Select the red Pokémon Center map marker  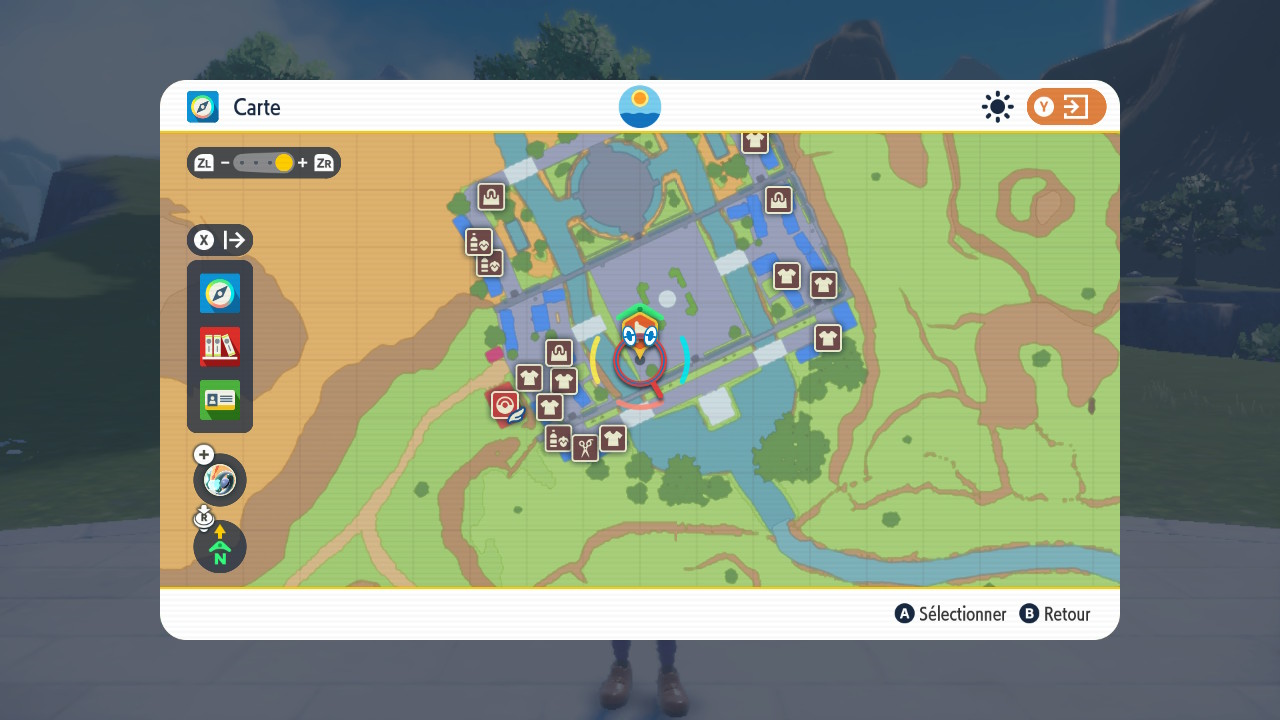click(x=505, y=405)
